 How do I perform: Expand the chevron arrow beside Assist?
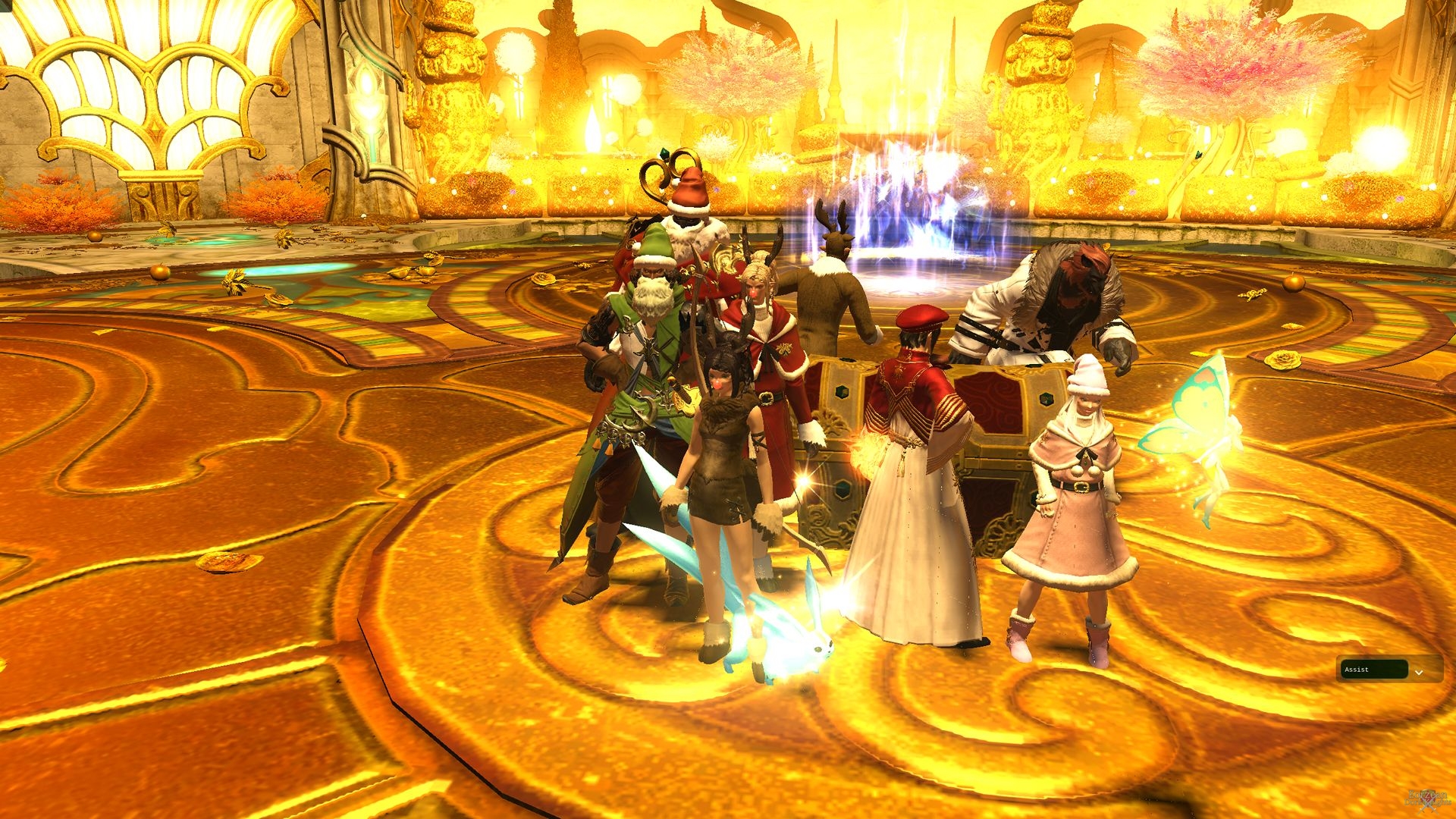[x=1419, y=672]
